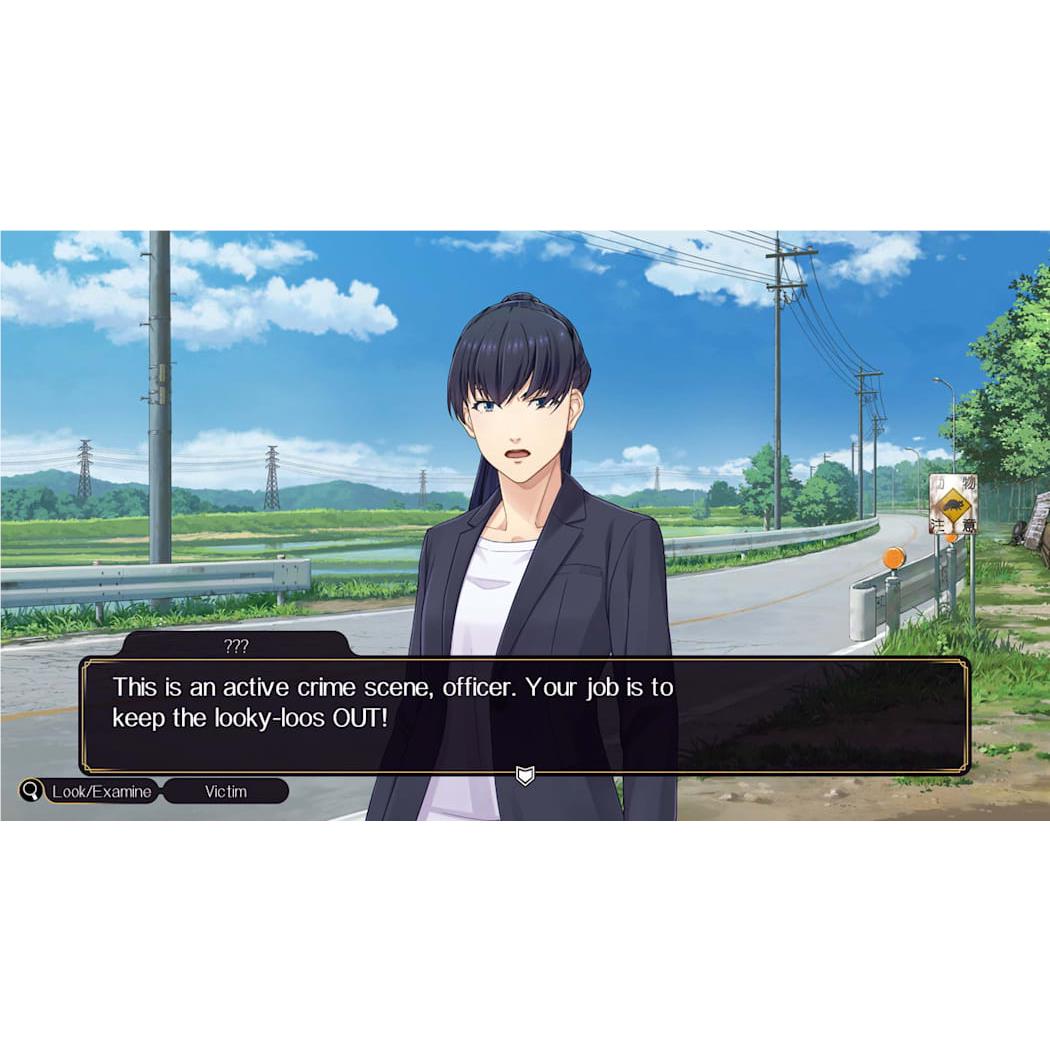
Task: Advance dialogue with the down arrow indicator
Action: [525, 775]
